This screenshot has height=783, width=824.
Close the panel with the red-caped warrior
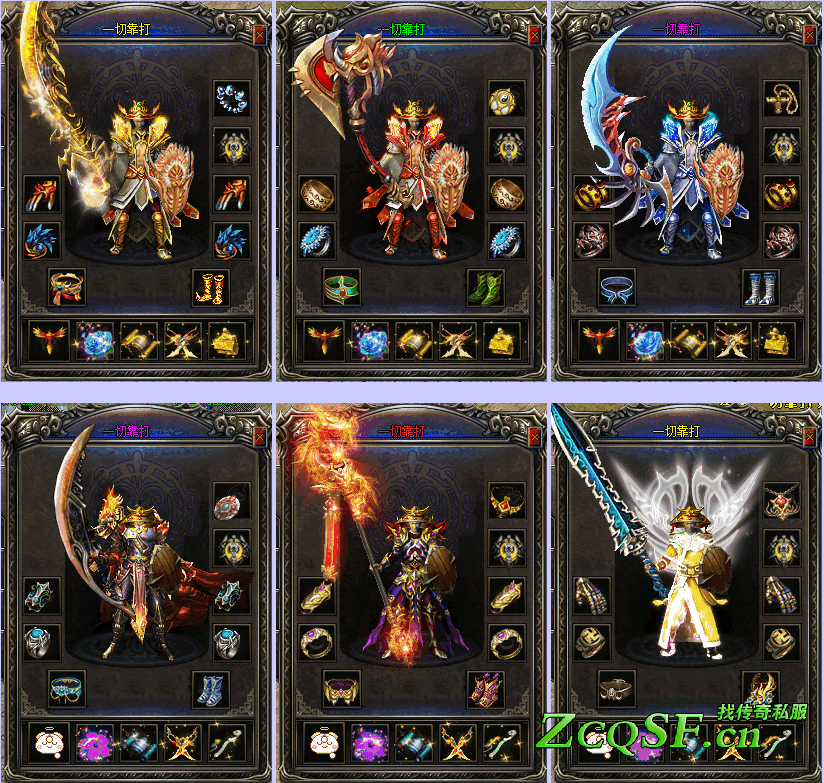pos(260,435)
